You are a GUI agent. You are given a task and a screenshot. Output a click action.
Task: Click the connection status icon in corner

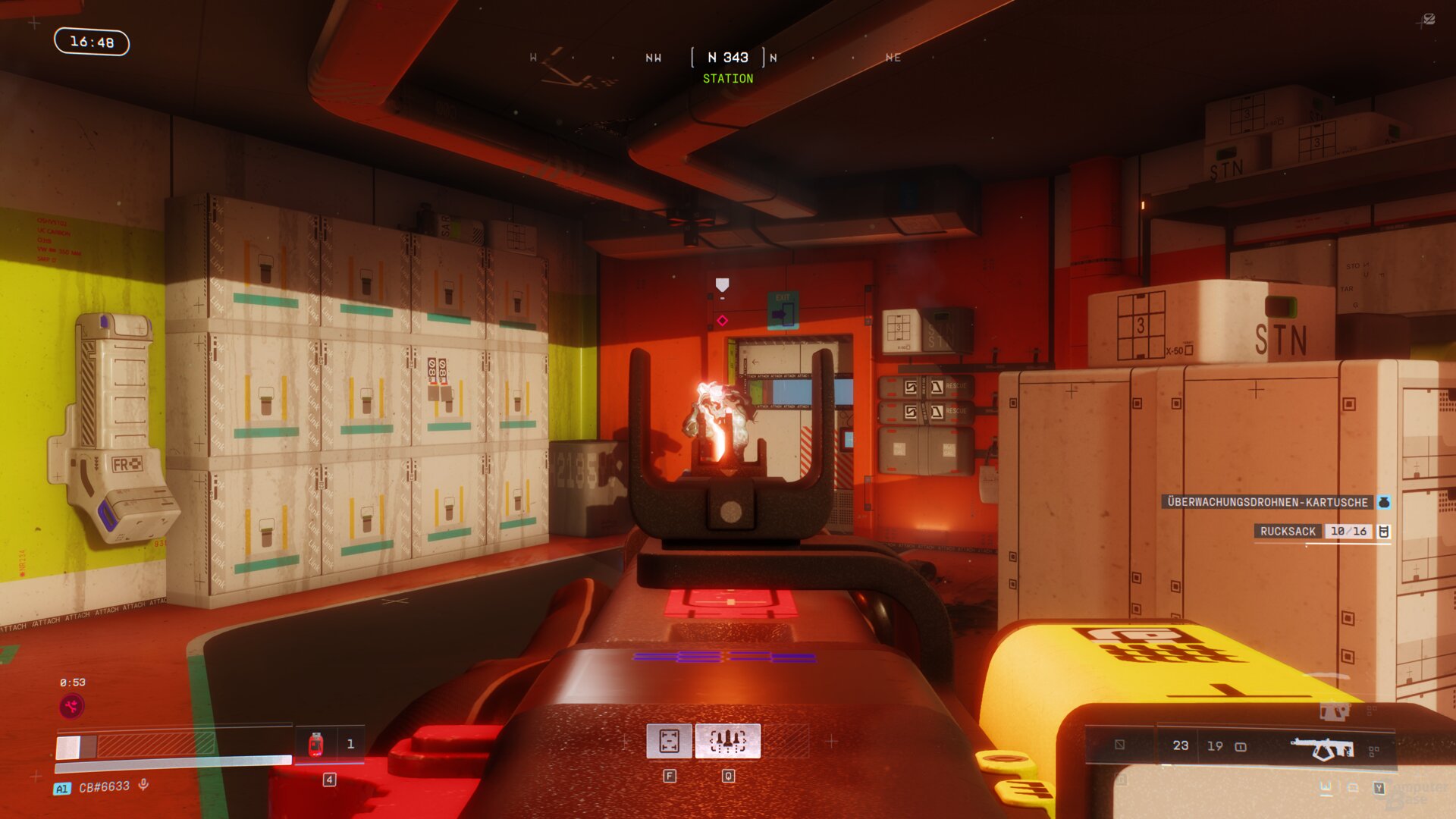point(1428,20)
